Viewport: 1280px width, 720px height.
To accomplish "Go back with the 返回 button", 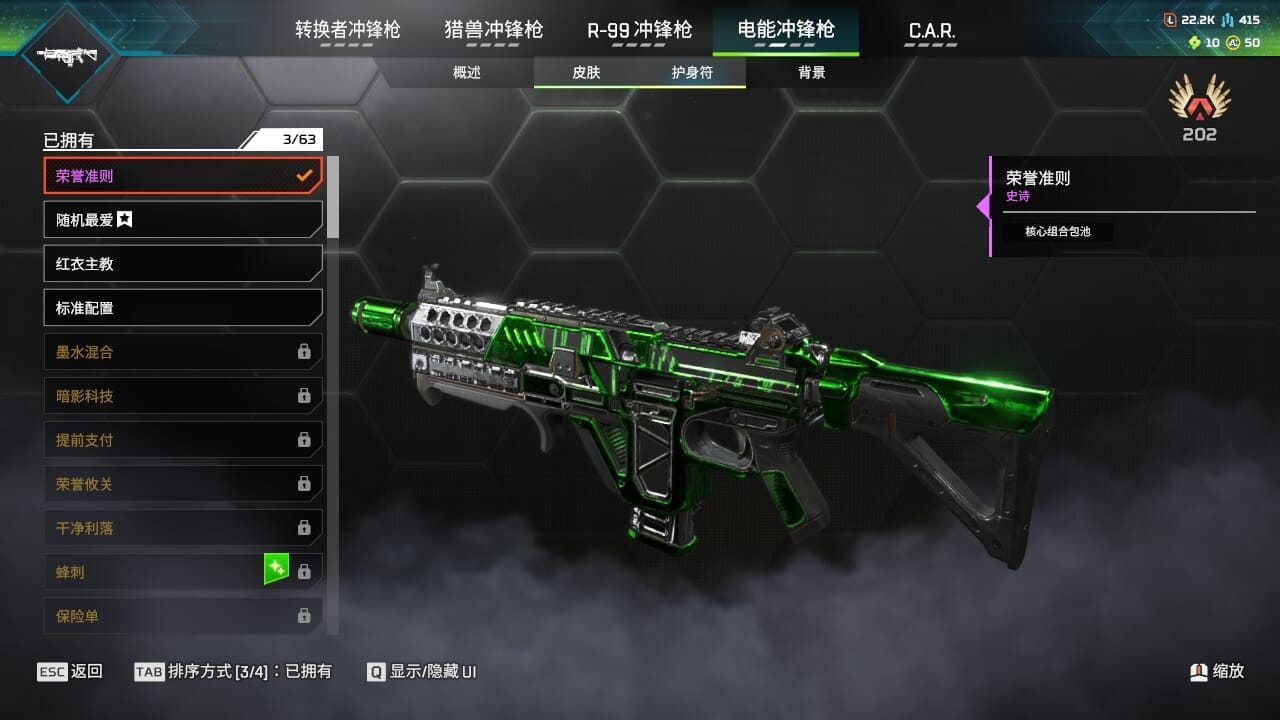I will point(70,672).
